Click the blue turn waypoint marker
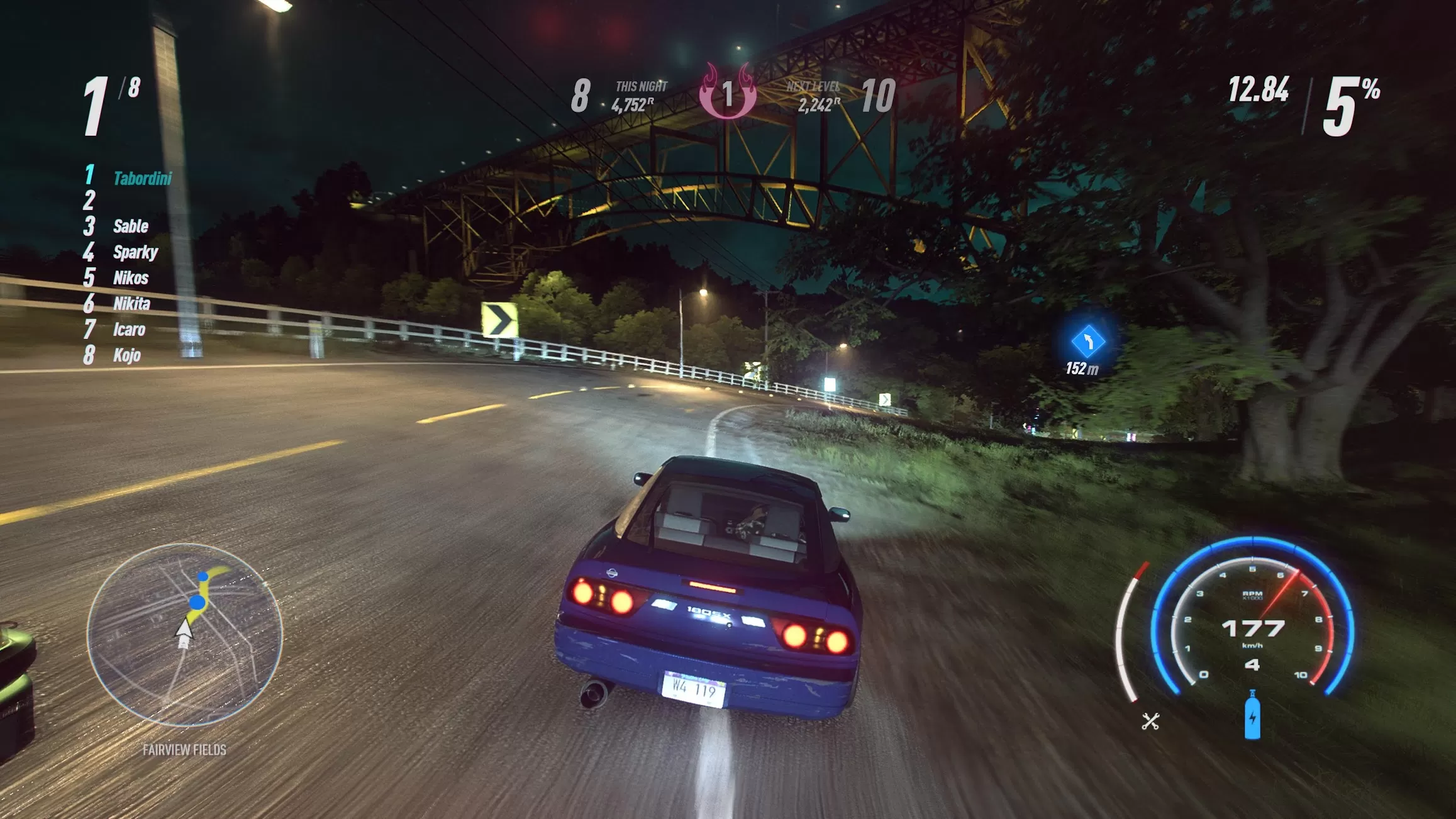The height and width of the screenshot is (819, 1456). click(x=1087, y=342)
